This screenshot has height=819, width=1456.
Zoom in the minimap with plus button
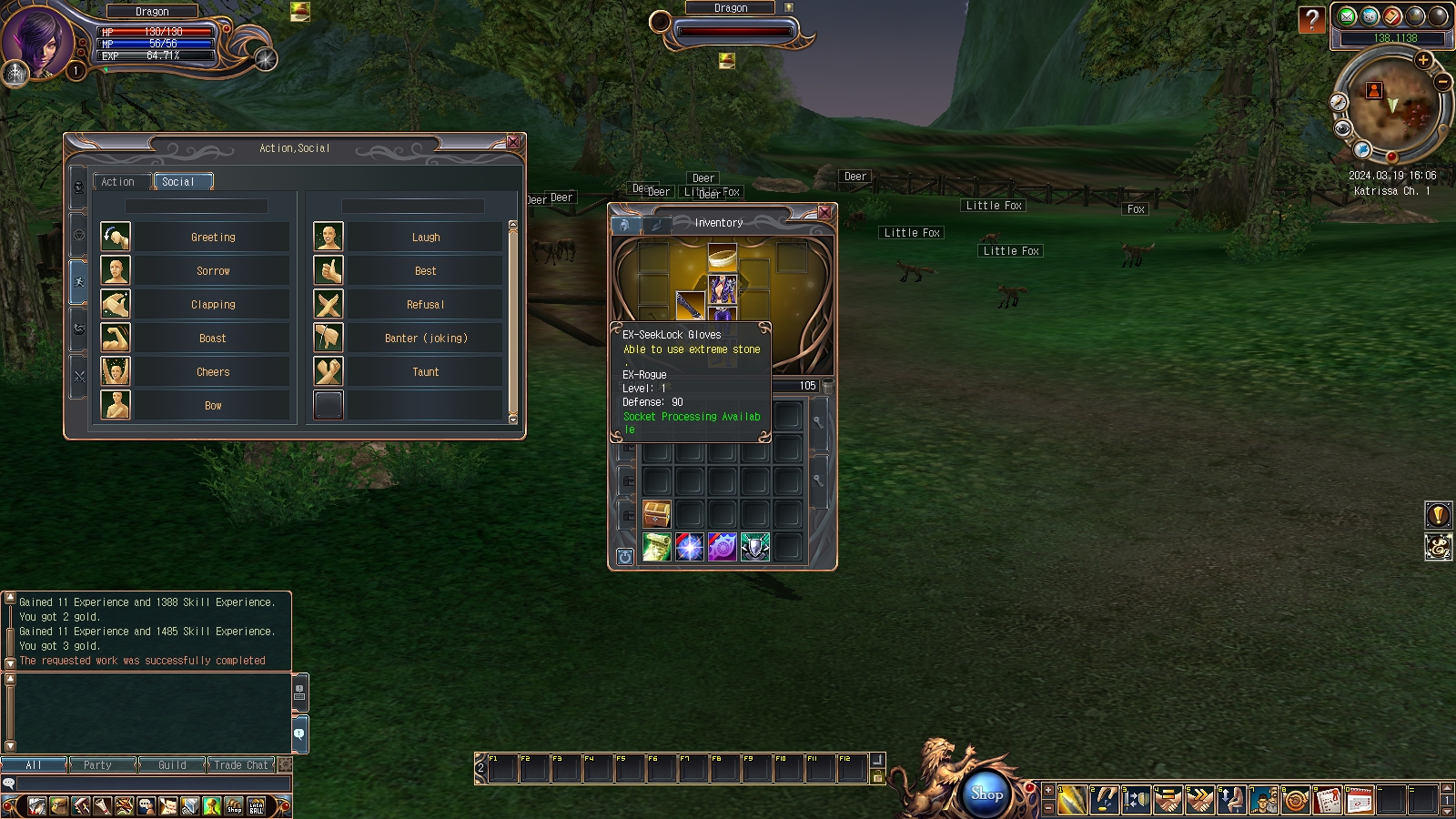pyautogui.click(x=1423, y=60)
